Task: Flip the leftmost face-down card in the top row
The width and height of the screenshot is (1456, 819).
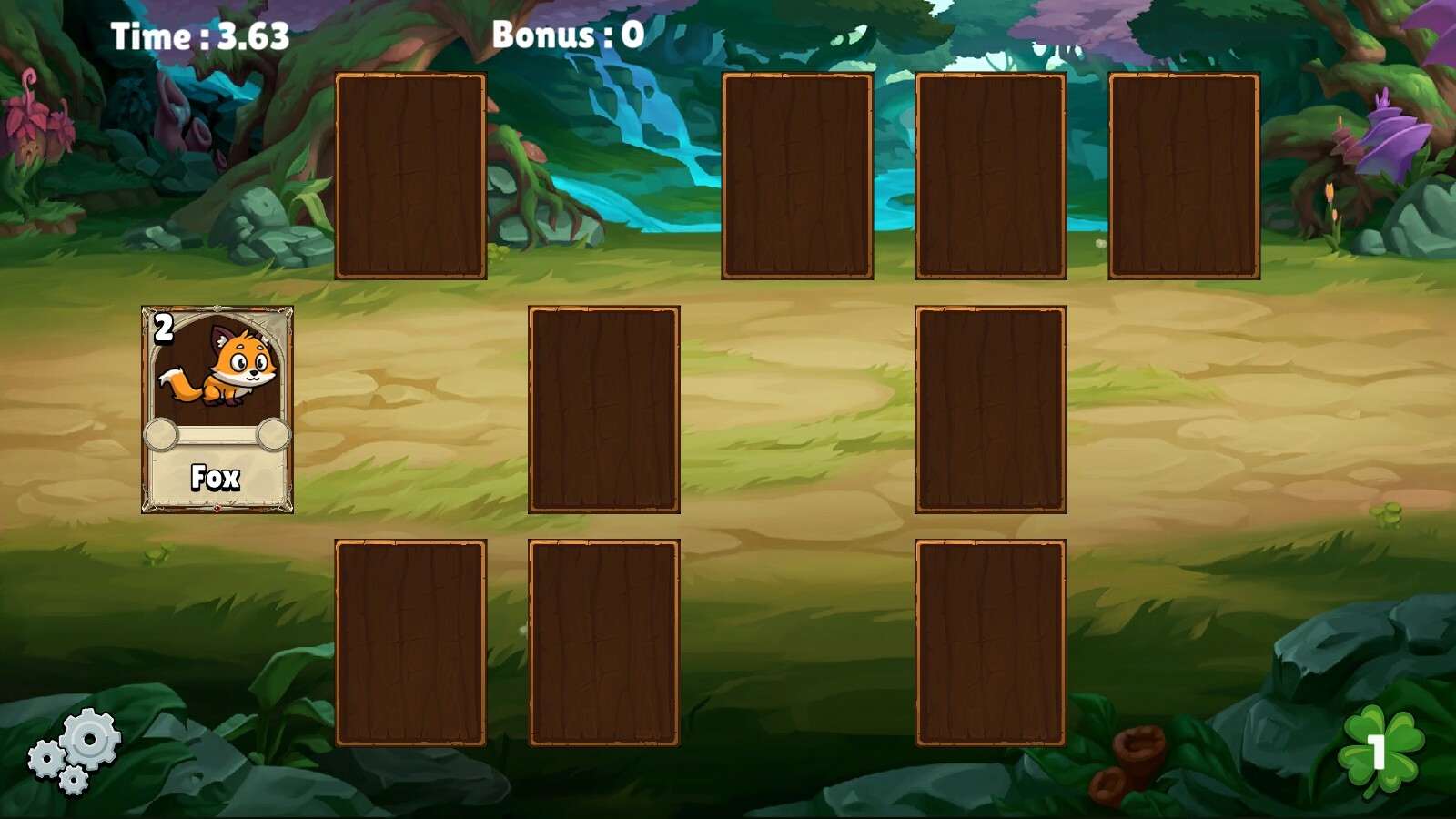Action: pyautogui.click(x=409, y=176)
